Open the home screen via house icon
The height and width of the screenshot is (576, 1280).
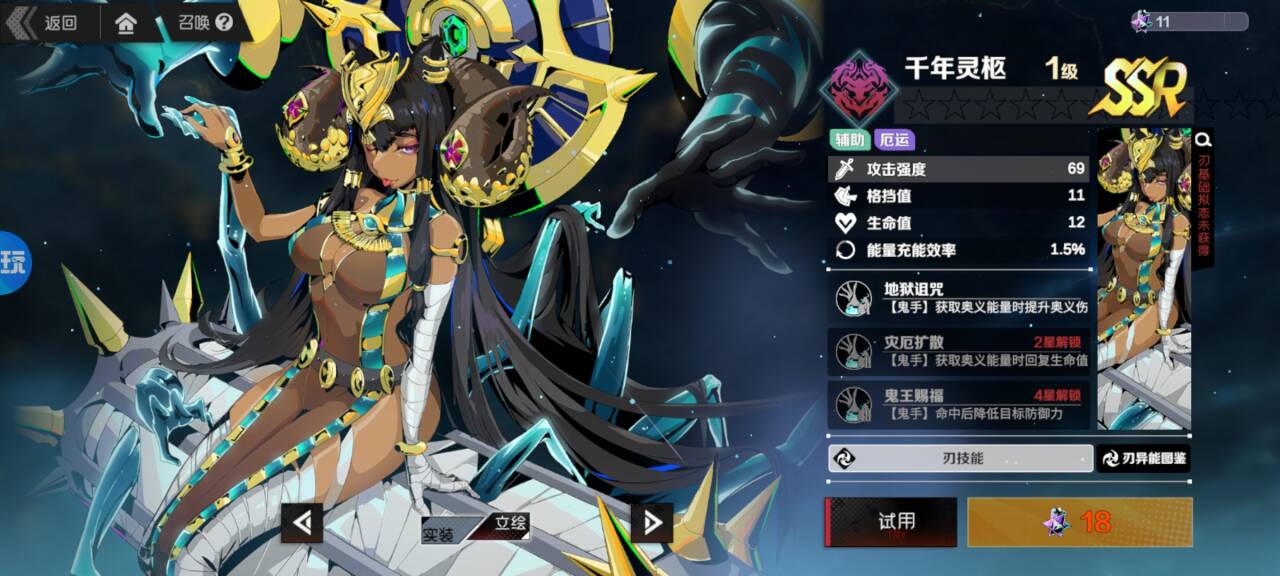coord(126,23)
